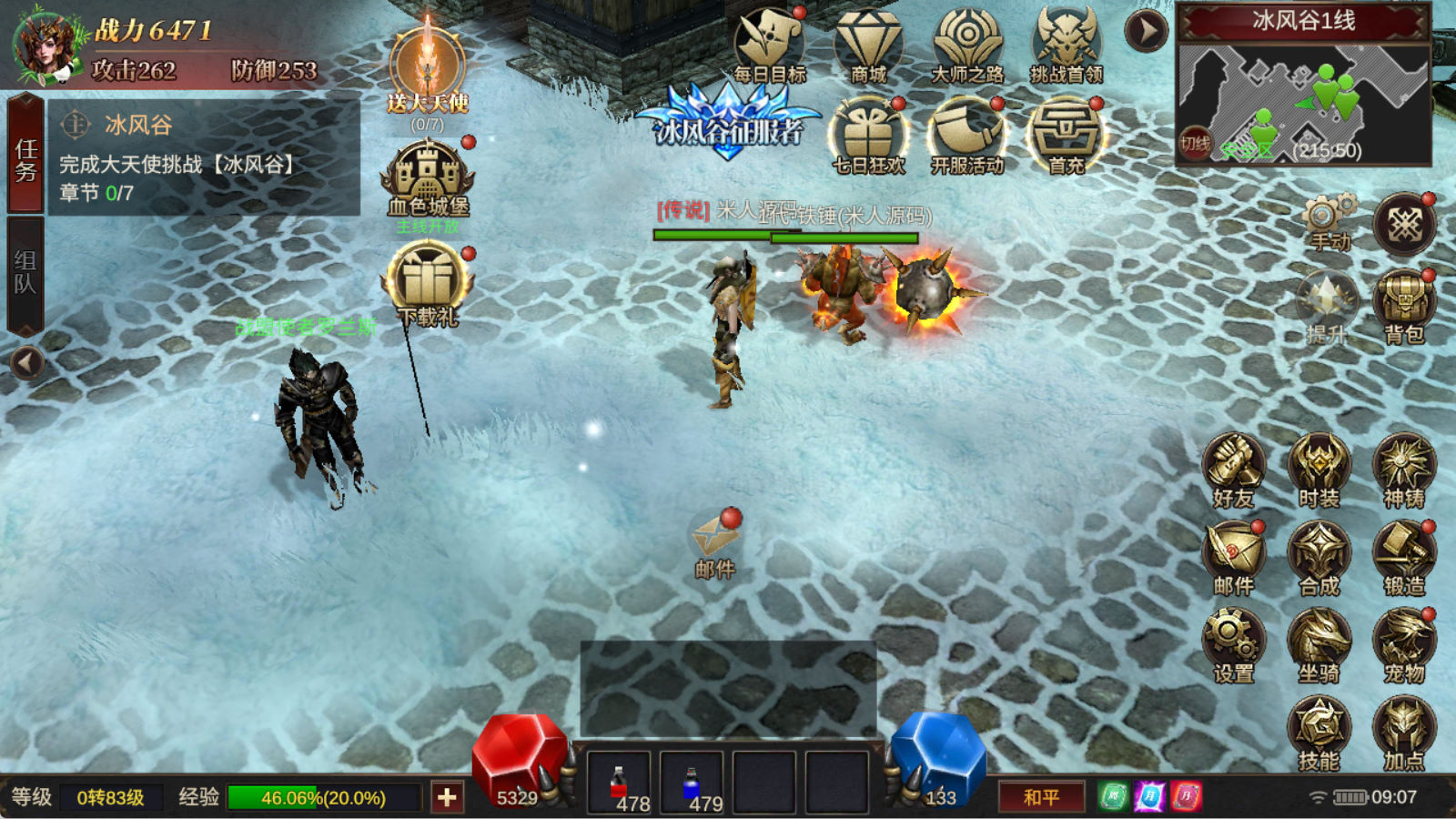Open the 商城 shop icon

[x=867, y=45]
